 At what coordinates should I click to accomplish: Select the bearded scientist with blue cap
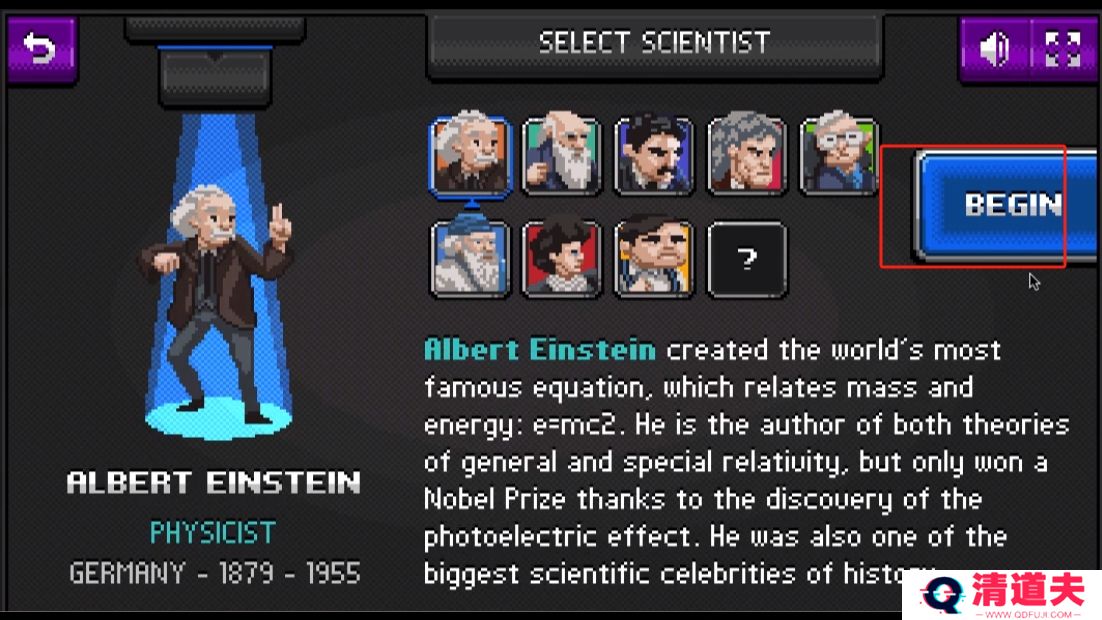pos(470,259)
